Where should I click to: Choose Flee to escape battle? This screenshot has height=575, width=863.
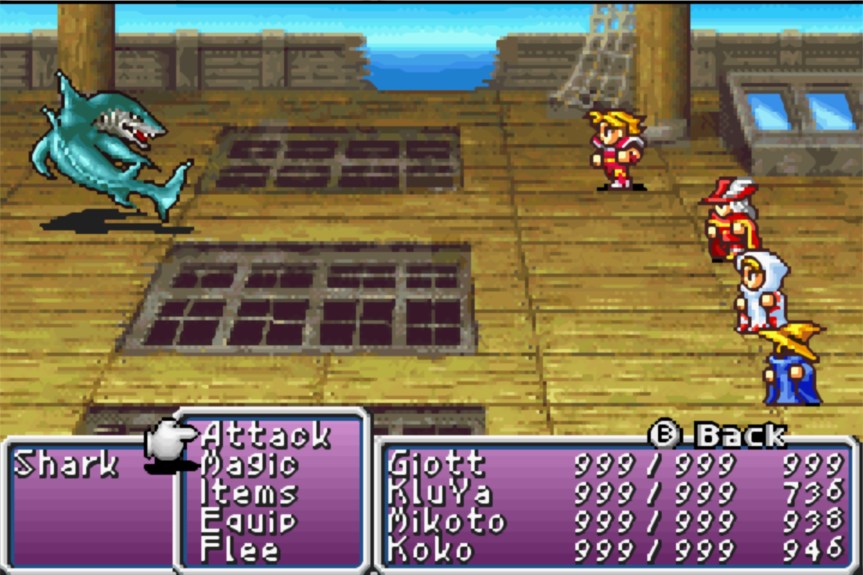240,549
